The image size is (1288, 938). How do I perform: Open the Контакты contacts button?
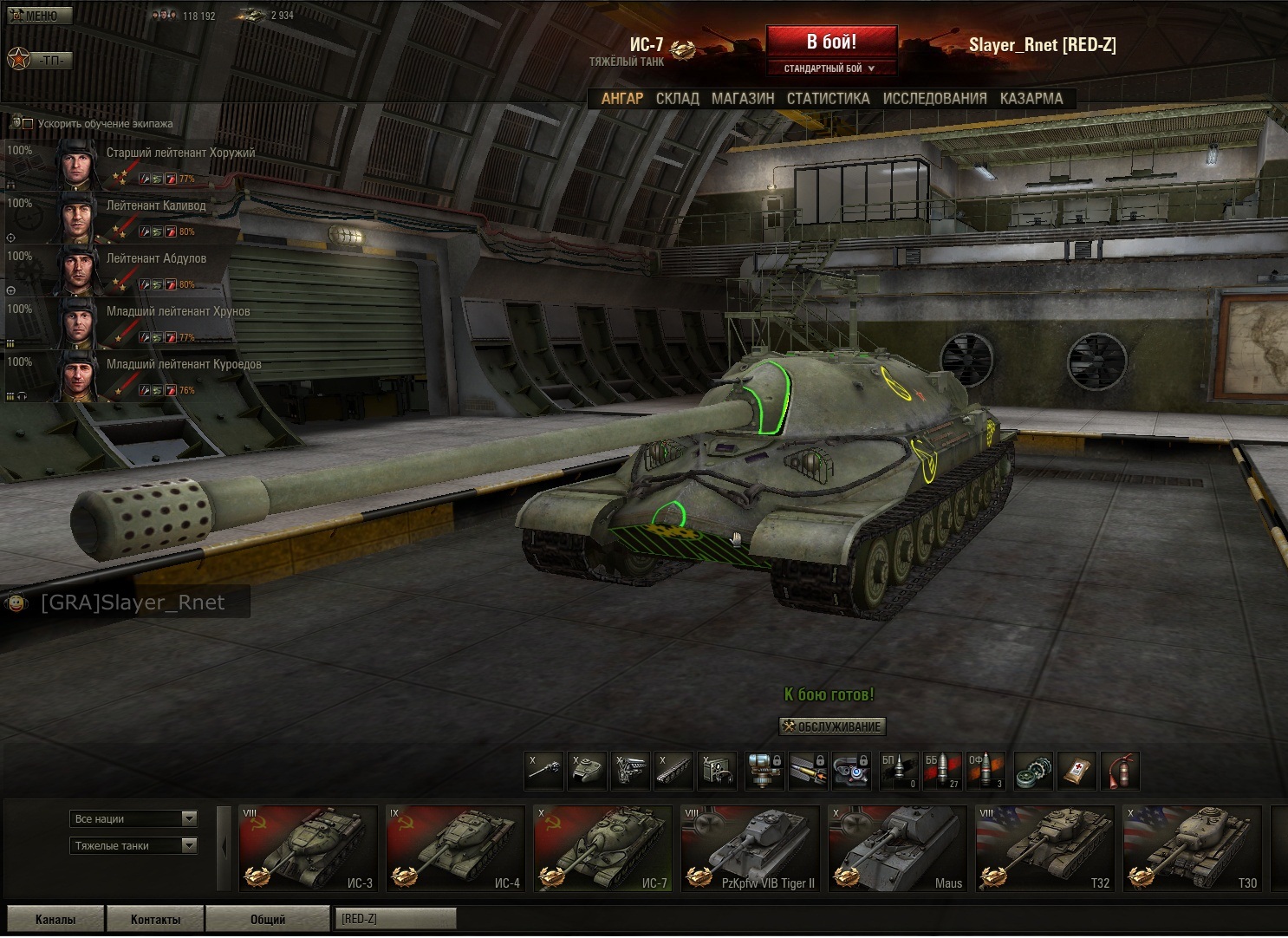[x=155, y=919]
